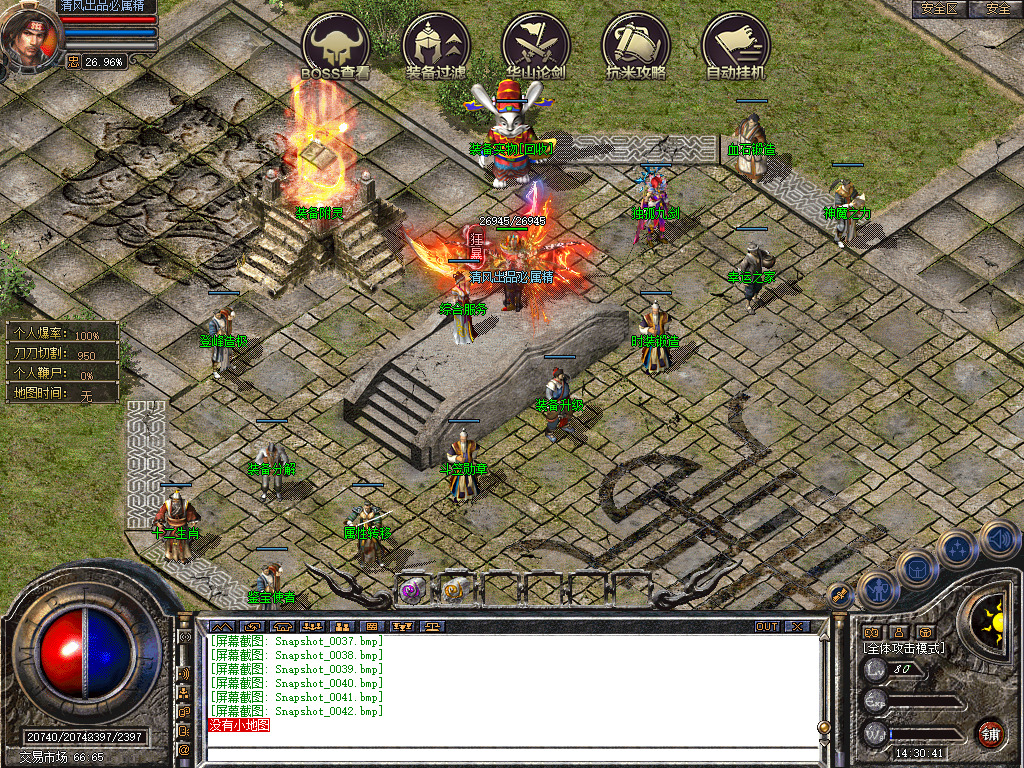Open the skills sparkle round button

(x=958, y=548)
